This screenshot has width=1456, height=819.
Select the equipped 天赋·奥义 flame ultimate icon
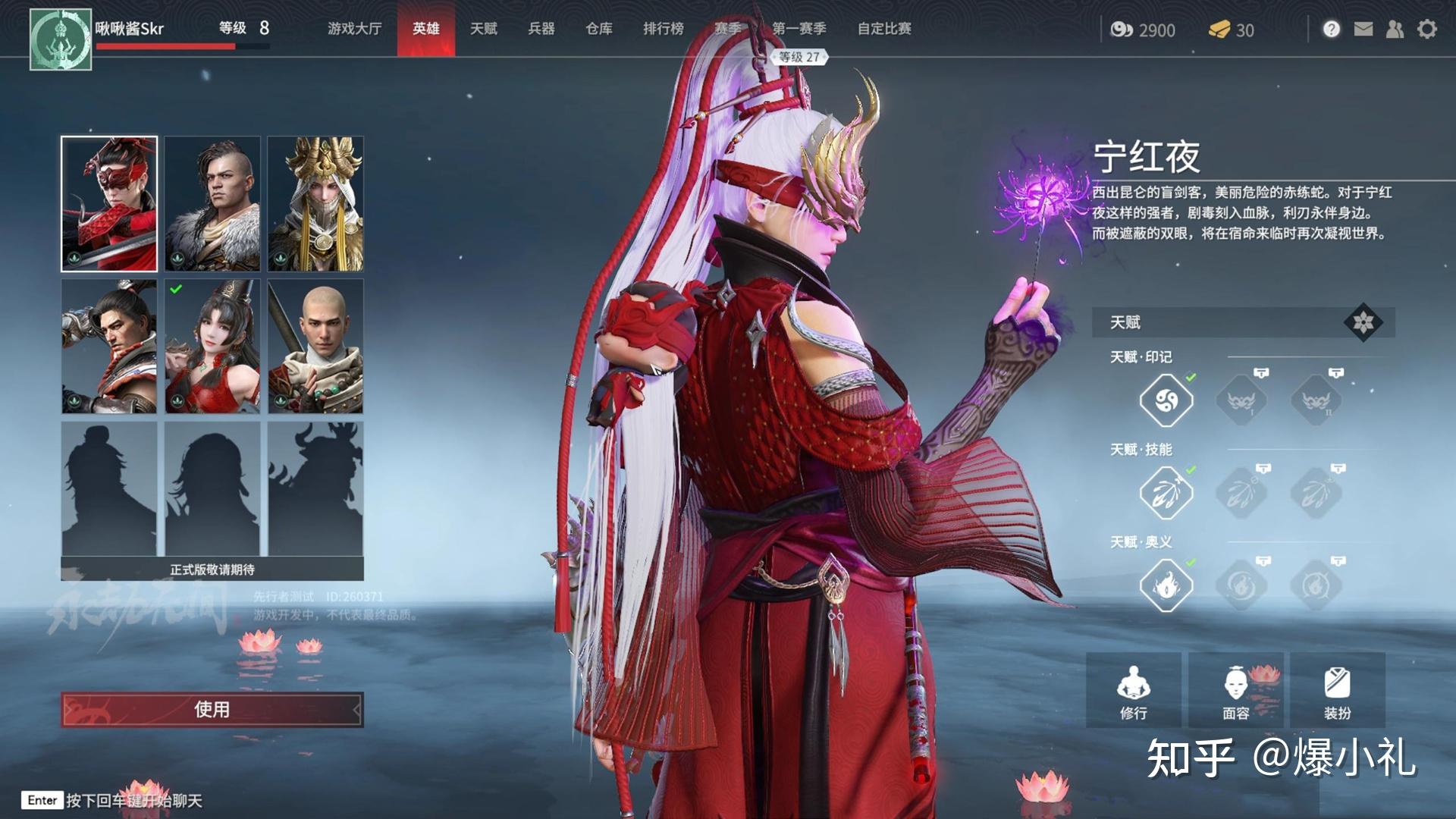(1166, 585)
